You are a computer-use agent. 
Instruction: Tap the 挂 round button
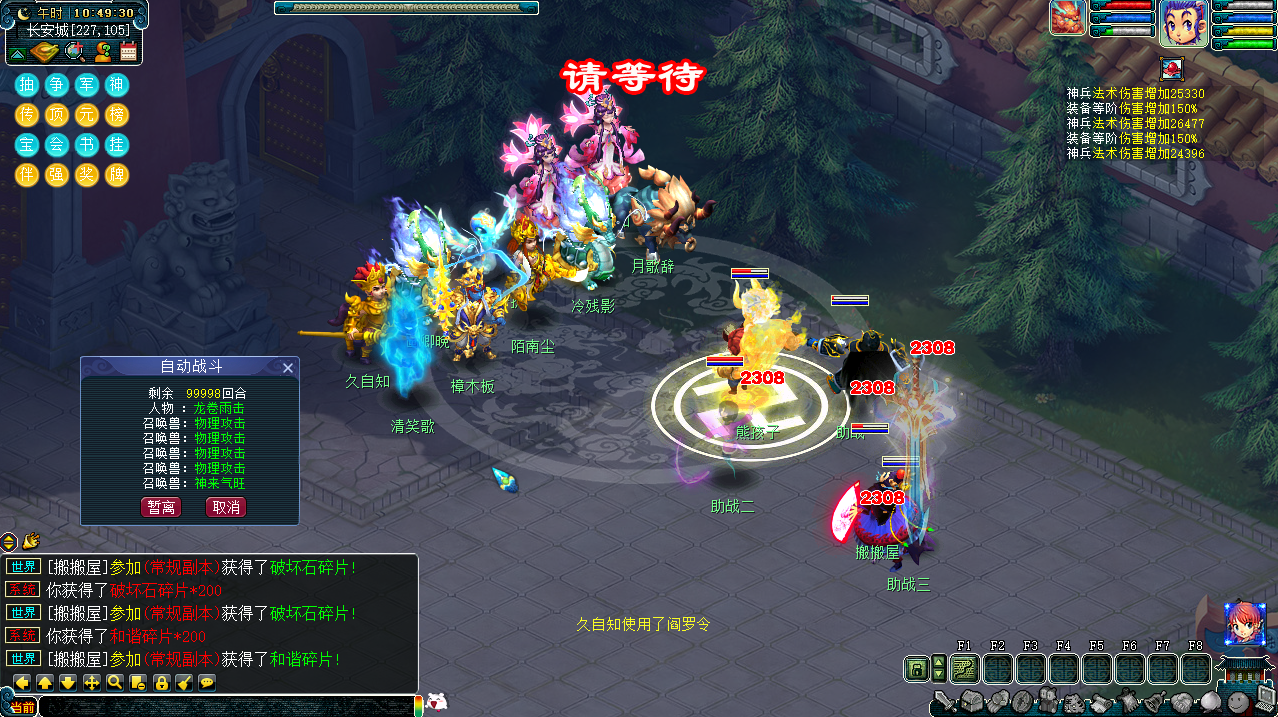point(117,145)
